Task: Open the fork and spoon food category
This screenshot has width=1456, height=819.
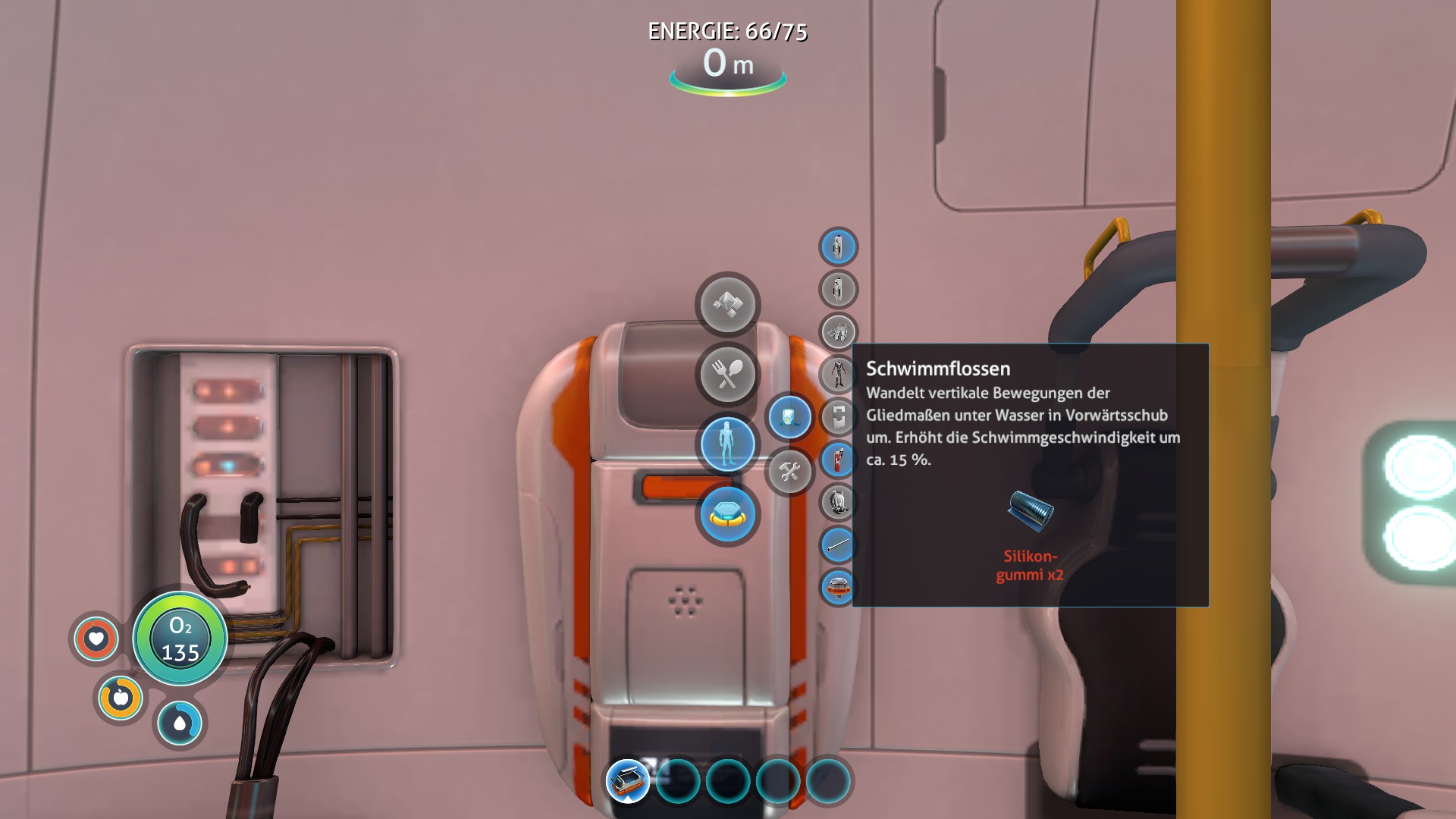Action: pos(727,374)
